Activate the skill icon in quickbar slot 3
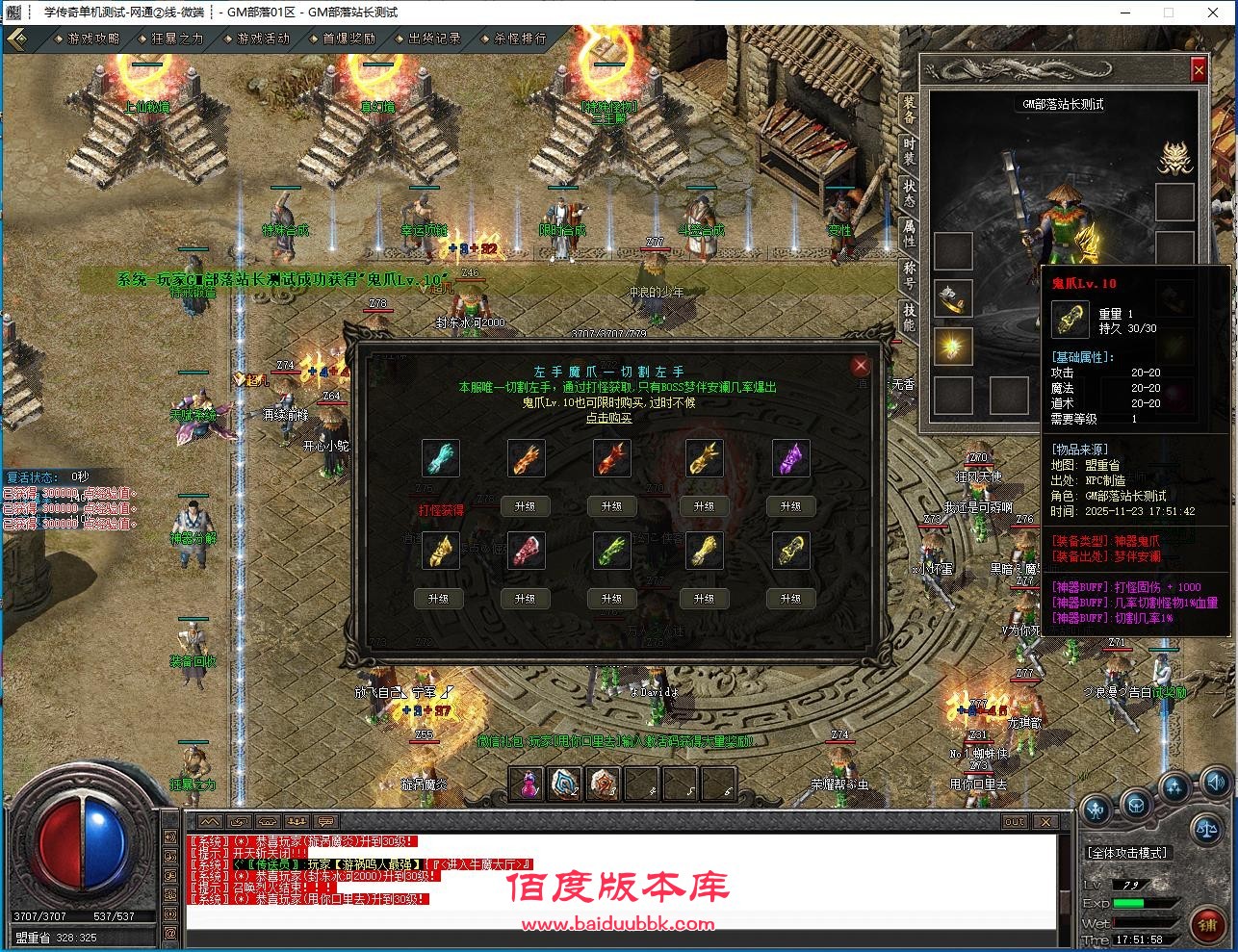Image resolution: width=1238 pixels, height=952 pixels. coord(602,784)
